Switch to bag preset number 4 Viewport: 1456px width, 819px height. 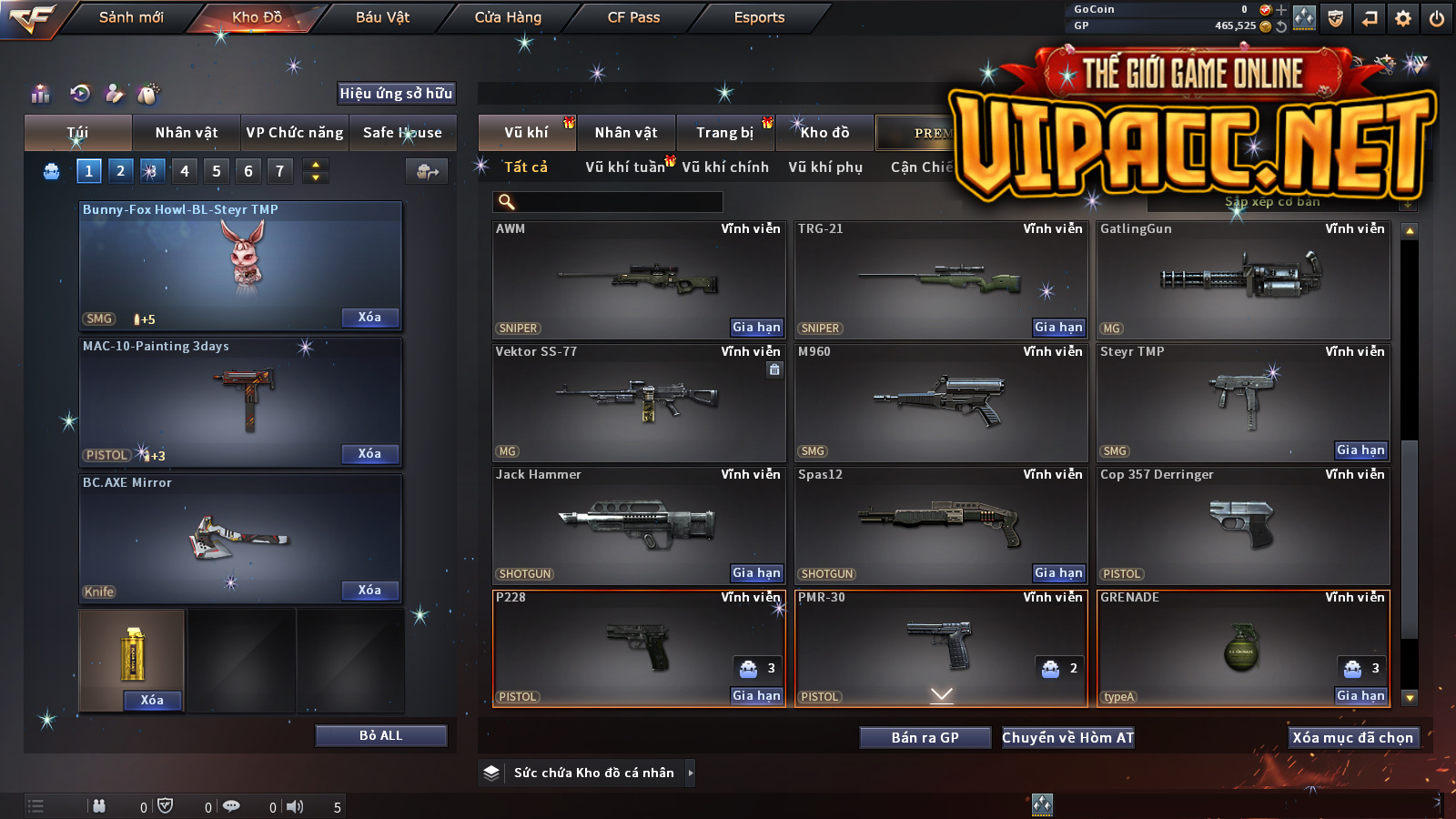(x=185, y=171)
